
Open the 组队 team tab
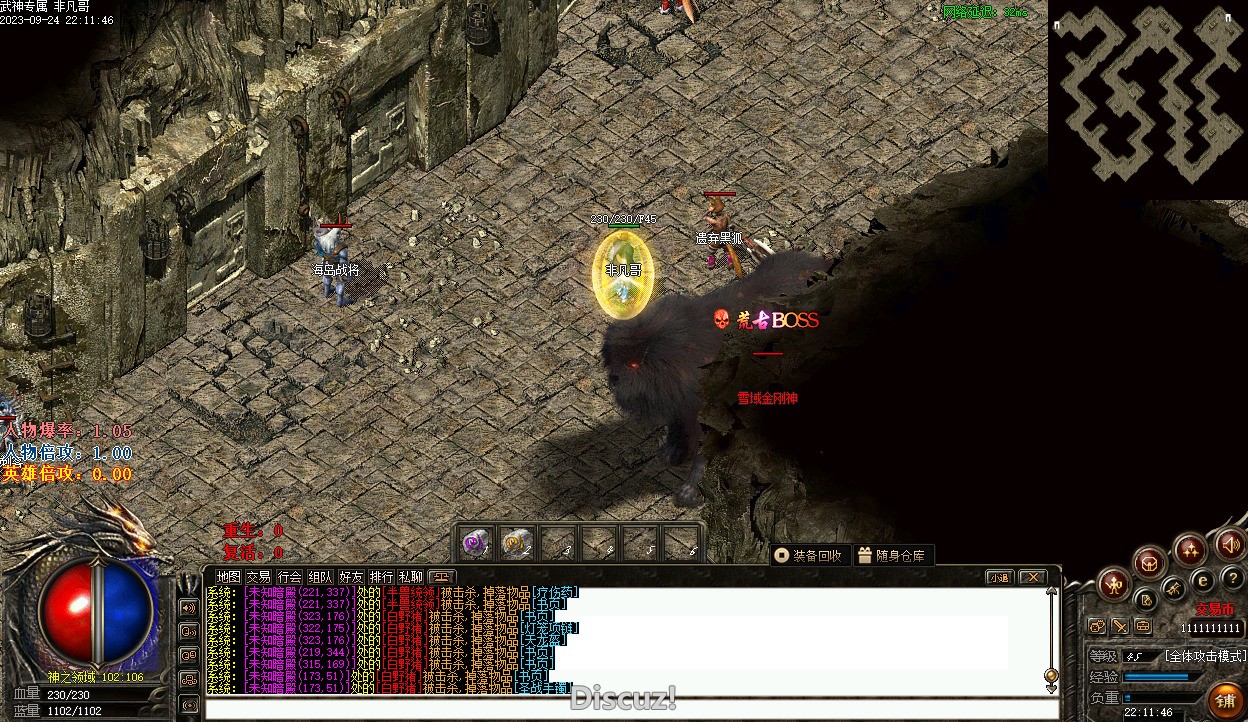tap(320, 577)
